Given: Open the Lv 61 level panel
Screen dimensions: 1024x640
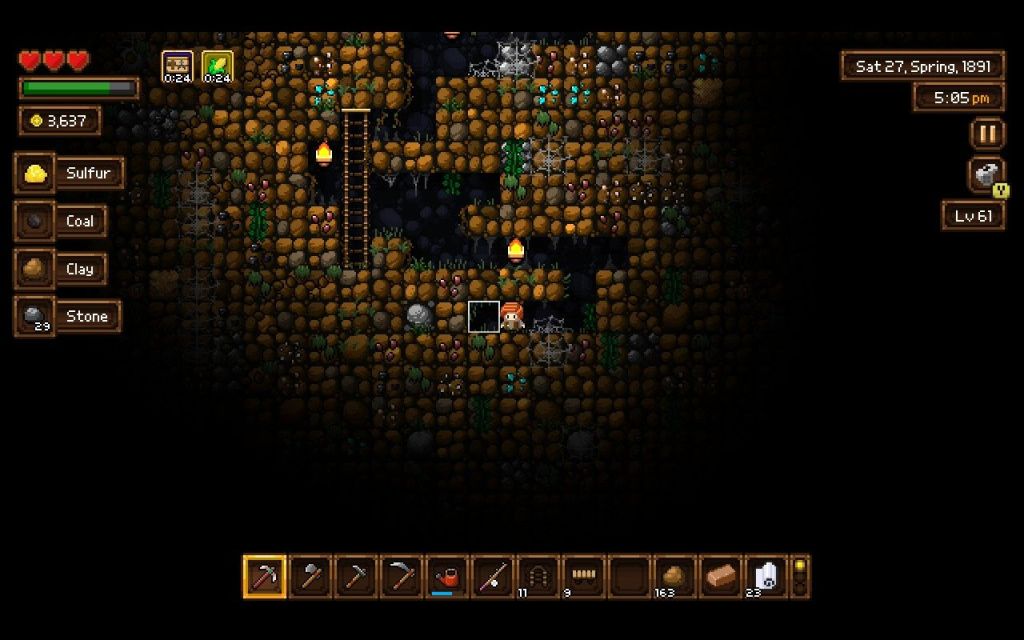Looking at the screenshot, I should [973, 216].
